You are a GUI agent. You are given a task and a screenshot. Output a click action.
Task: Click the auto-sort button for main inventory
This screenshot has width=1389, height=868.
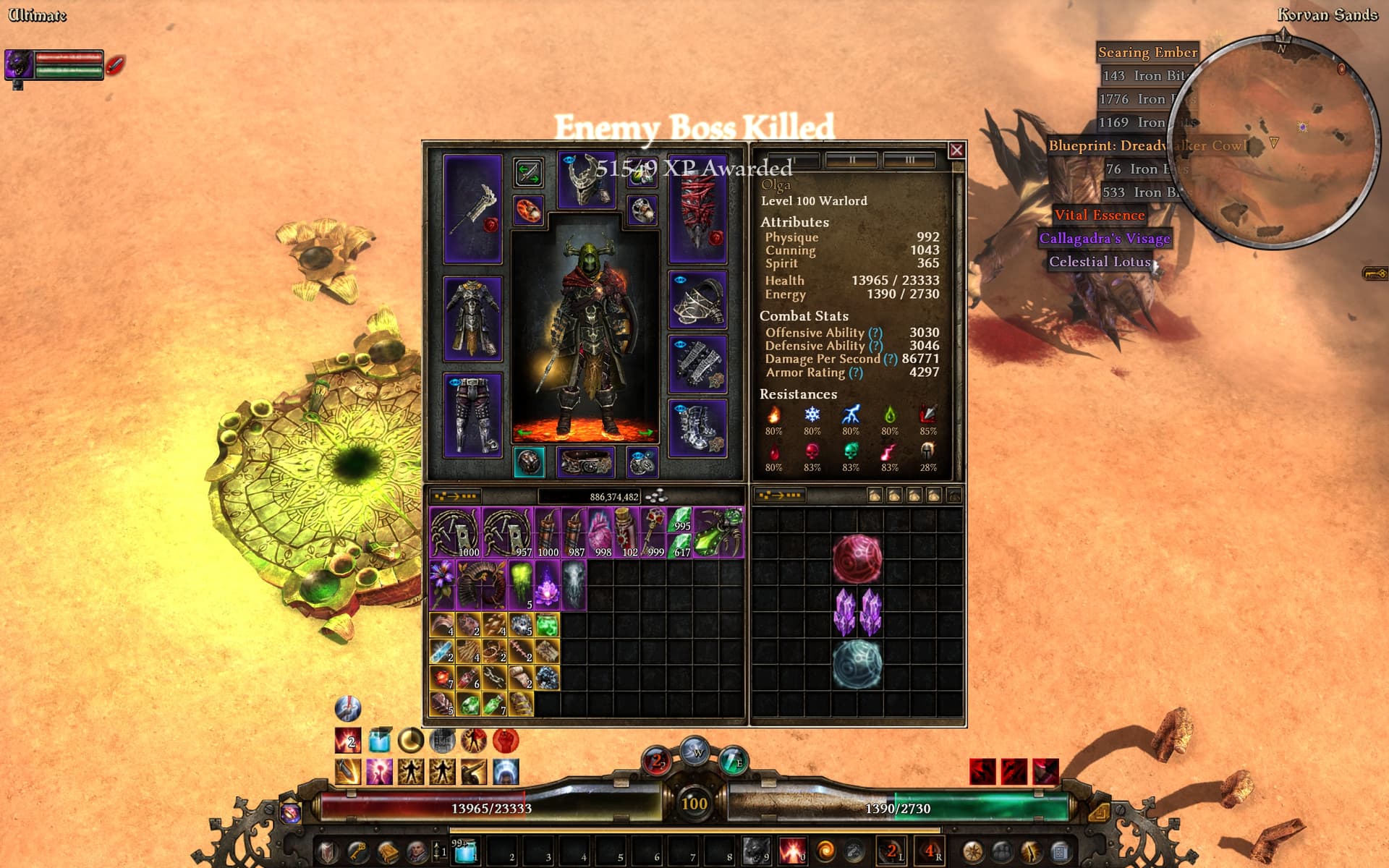point(456,496)
